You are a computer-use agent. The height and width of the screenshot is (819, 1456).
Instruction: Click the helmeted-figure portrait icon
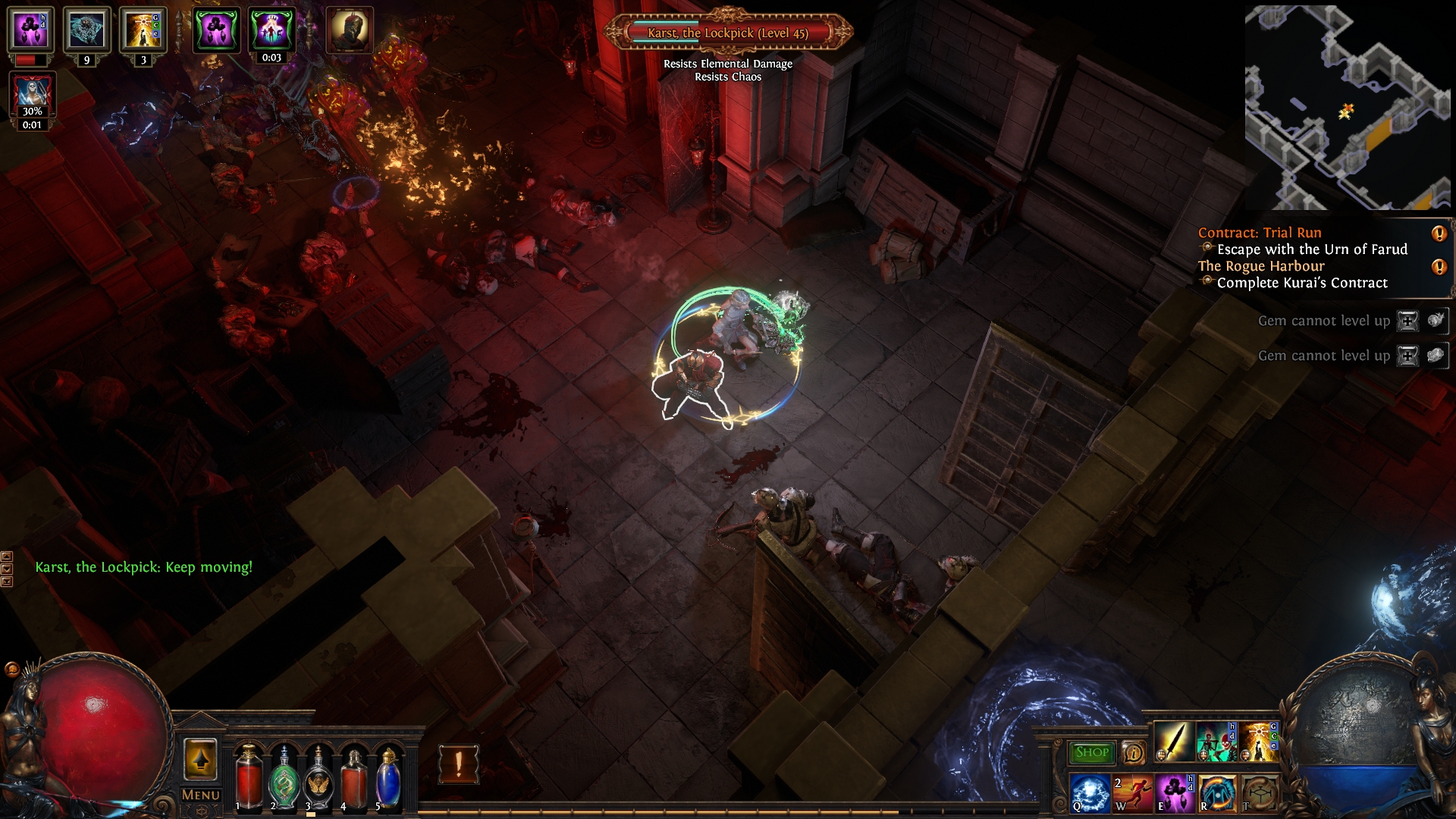tap(349, 30)
